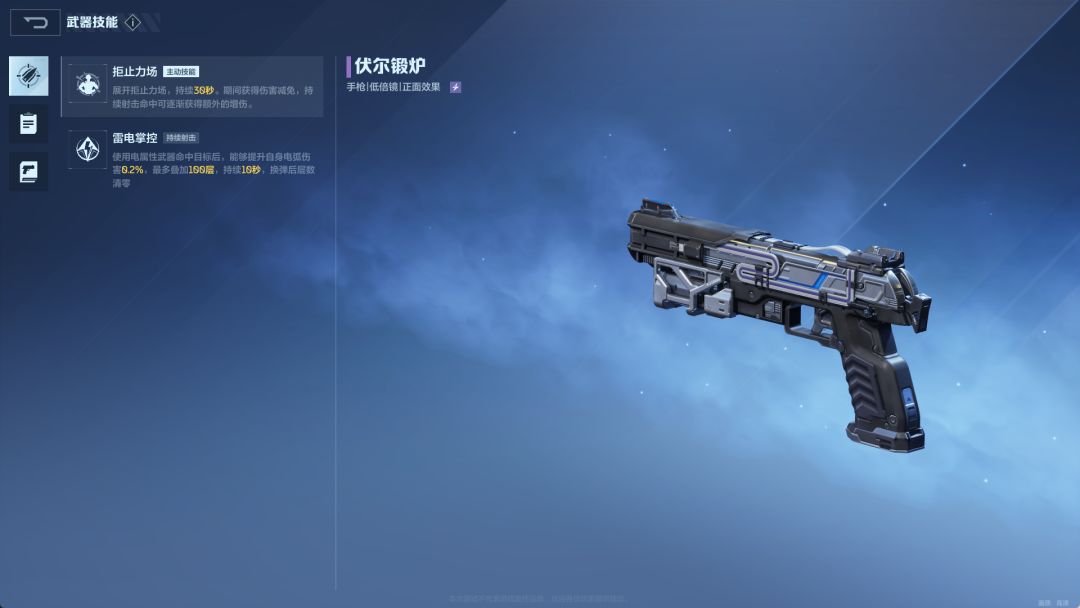Go back using the return arrow button
Image resolution: width=1080 pixels, height=608 pixels.
(x=35, y=22)
